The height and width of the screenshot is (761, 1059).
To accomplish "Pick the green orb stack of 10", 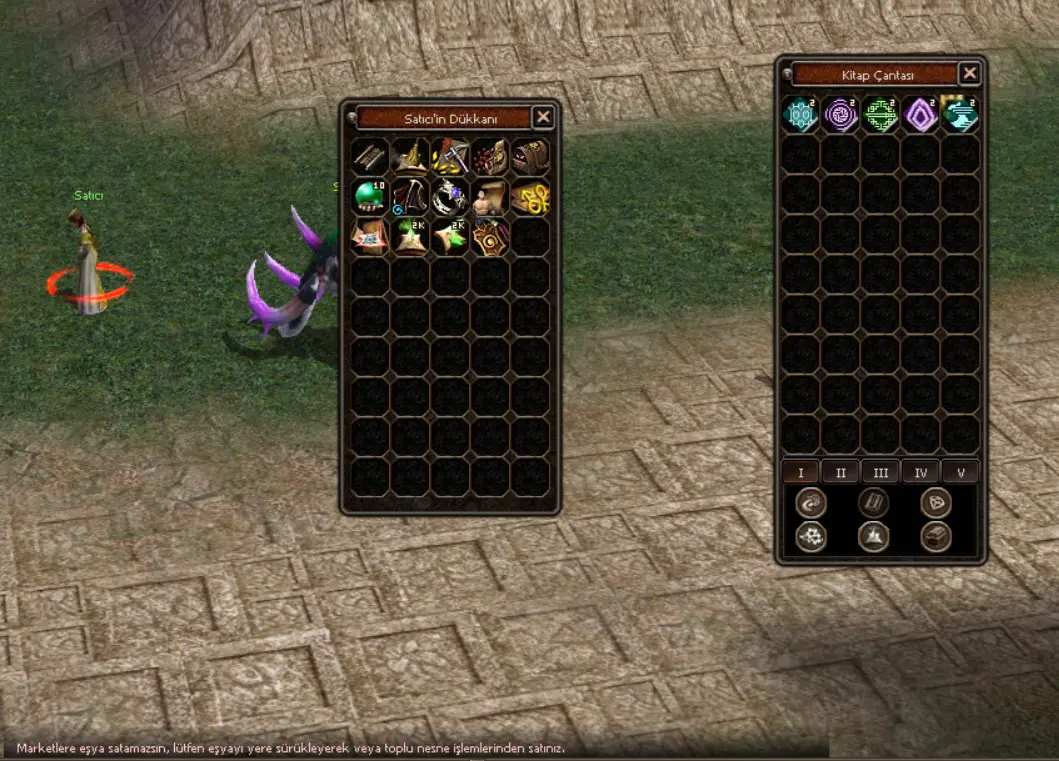I will [x=370, y=197].
